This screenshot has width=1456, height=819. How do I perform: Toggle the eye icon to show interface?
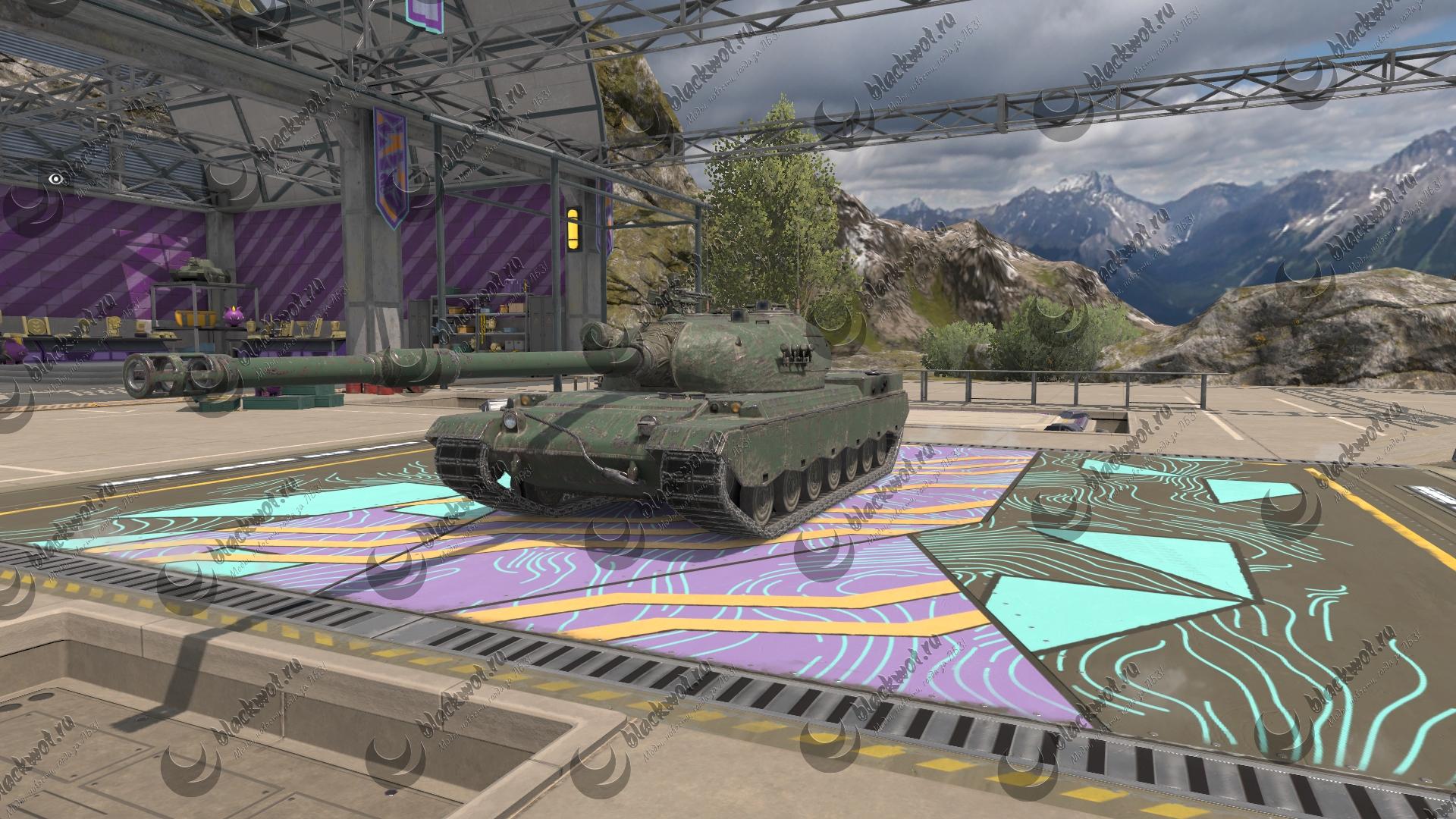click(x=55, y=179)
